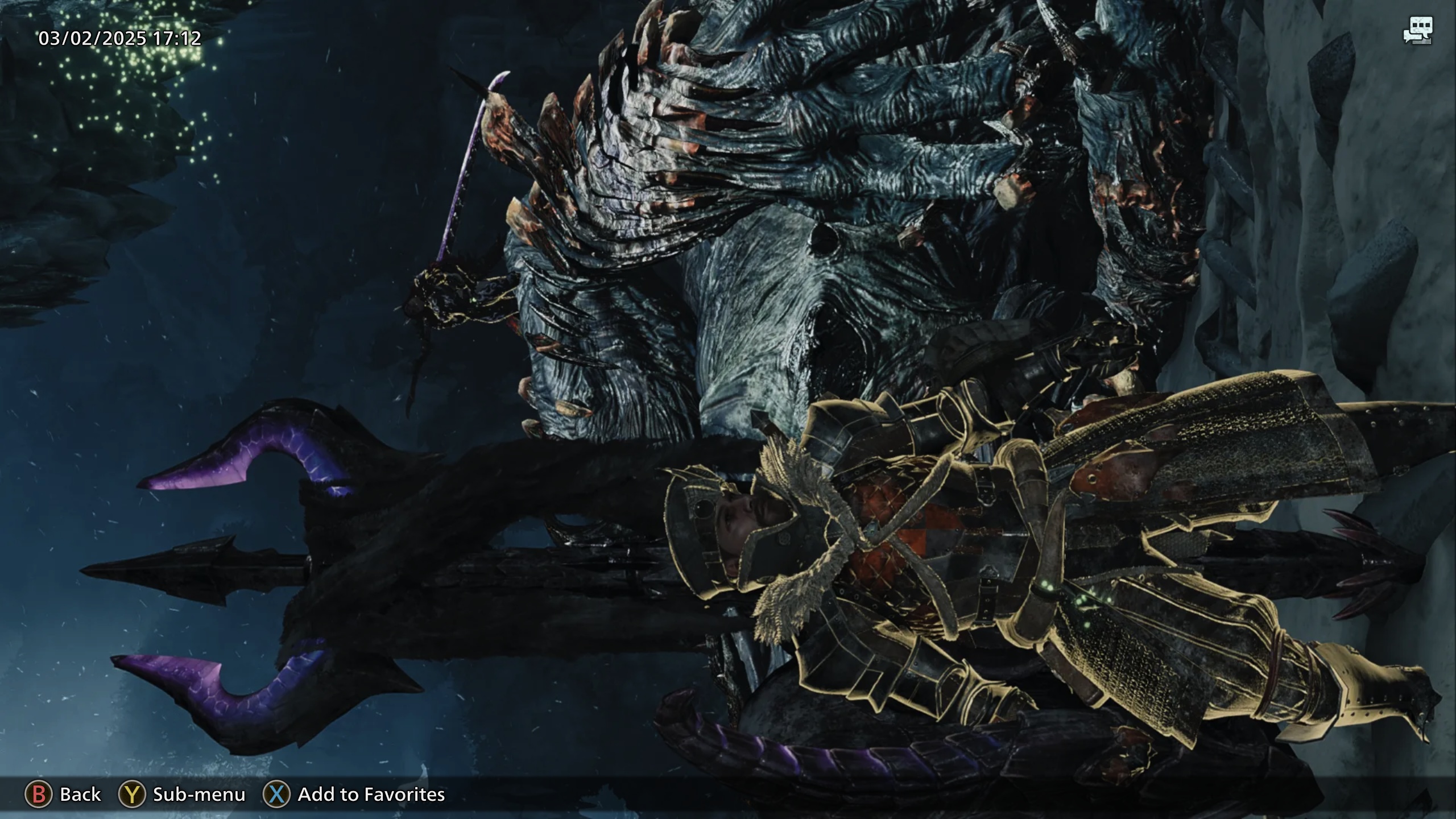The width and height of the screenshot is (1456, 819).
Task: Open the Sub-menu option
Action: coord(182,794)
